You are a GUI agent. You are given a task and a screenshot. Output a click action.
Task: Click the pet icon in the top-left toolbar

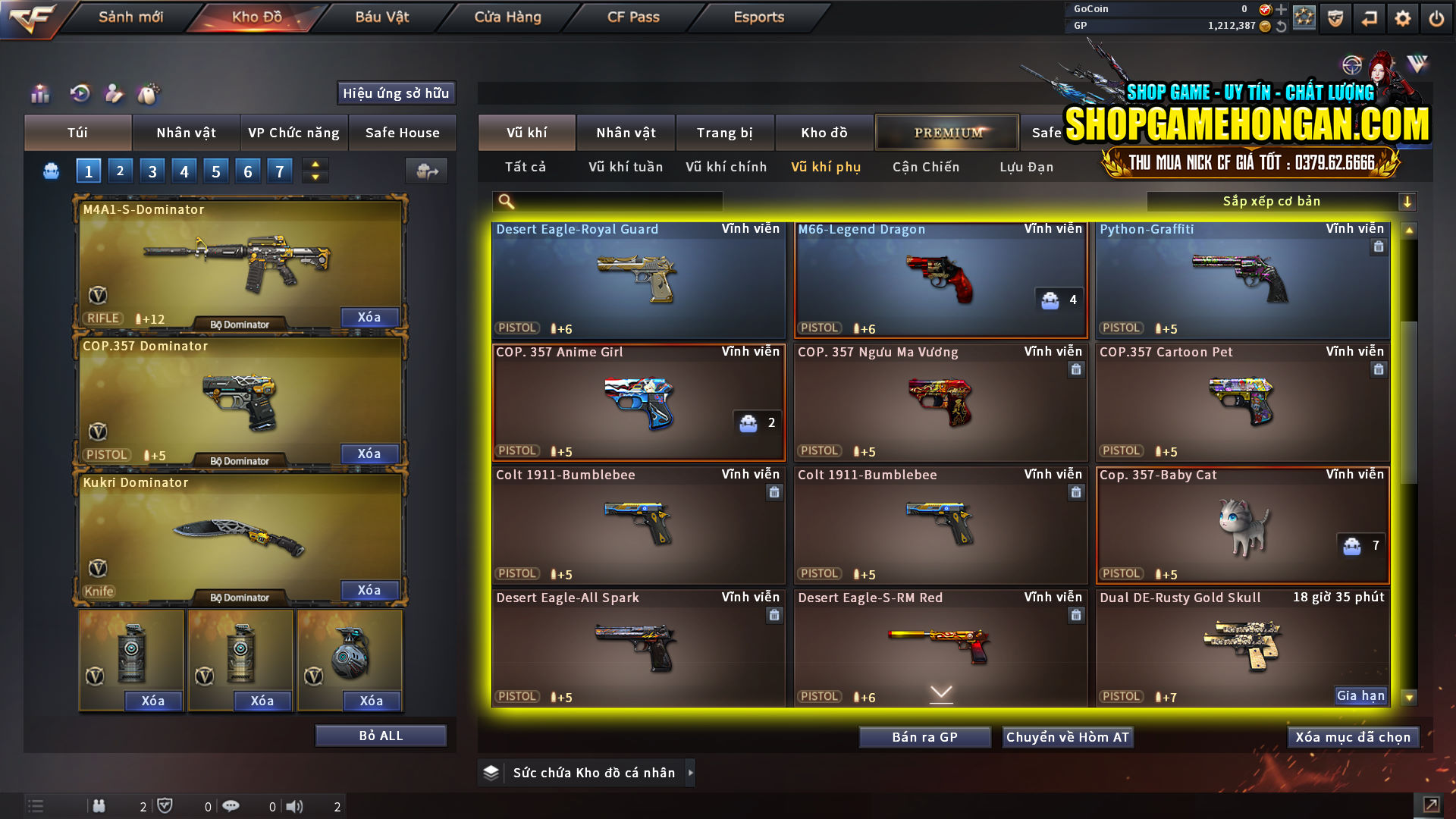(x=149, y=93)
